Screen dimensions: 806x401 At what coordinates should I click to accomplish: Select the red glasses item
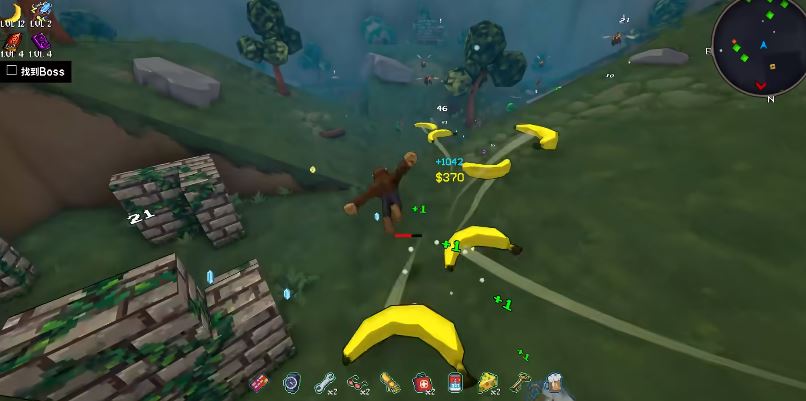click(356, 382)
